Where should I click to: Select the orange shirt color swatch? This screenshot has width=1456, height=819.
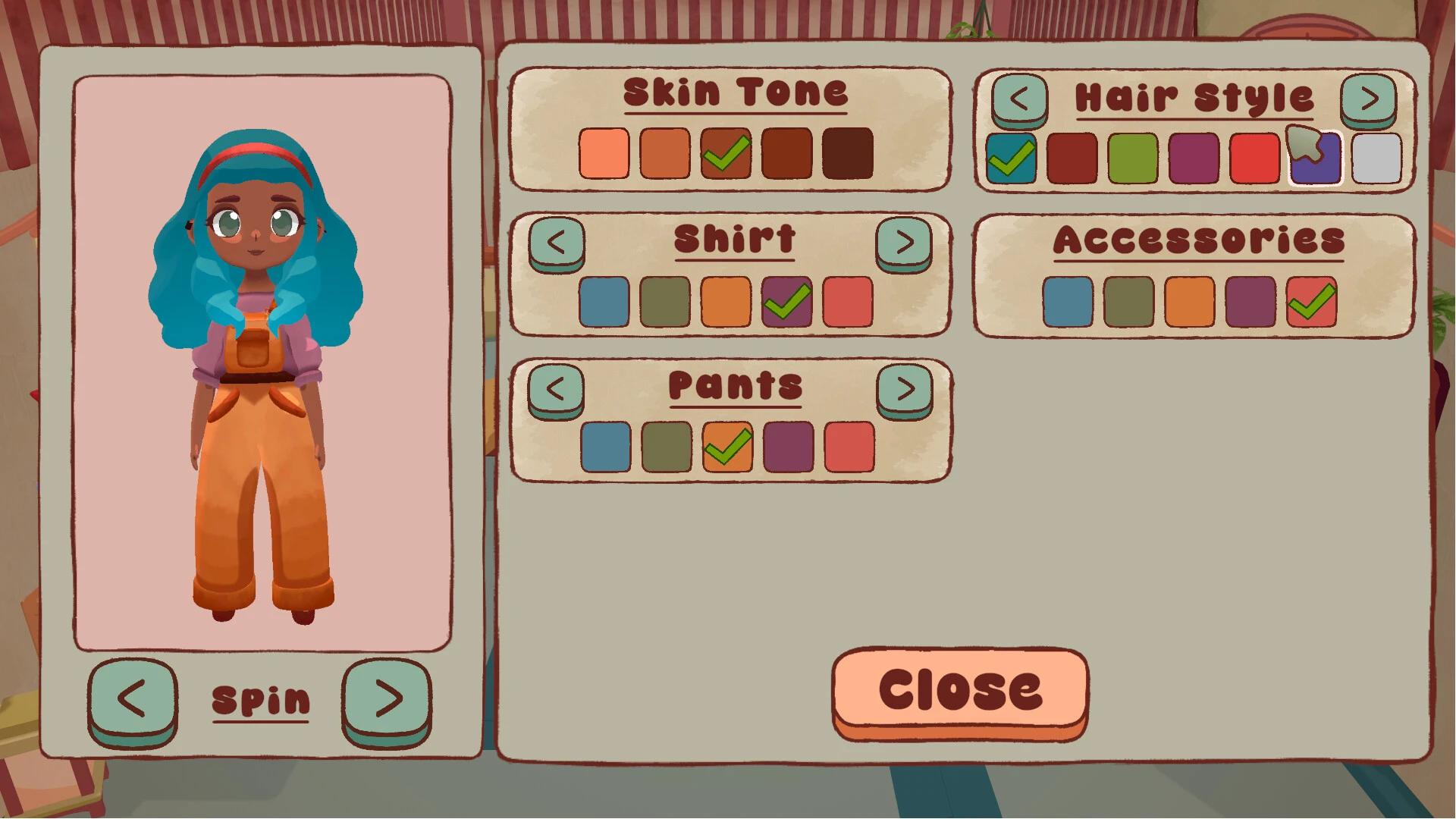click(x=726, y=300)
